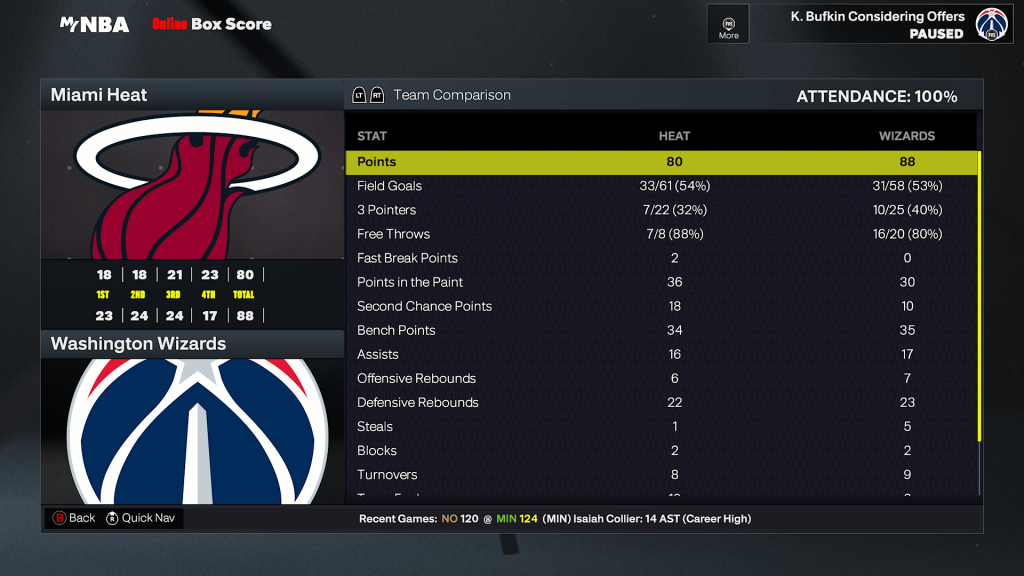Screen dimensions: 1024x576
Task: Open the More options button
Action: (x=728, y=24)
